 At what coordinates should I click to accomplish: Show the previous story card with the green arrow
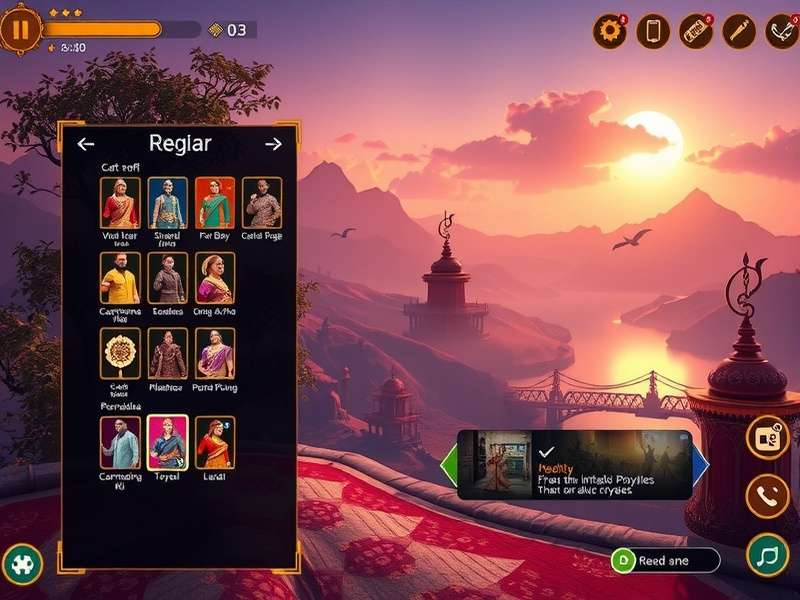point(449,465)
